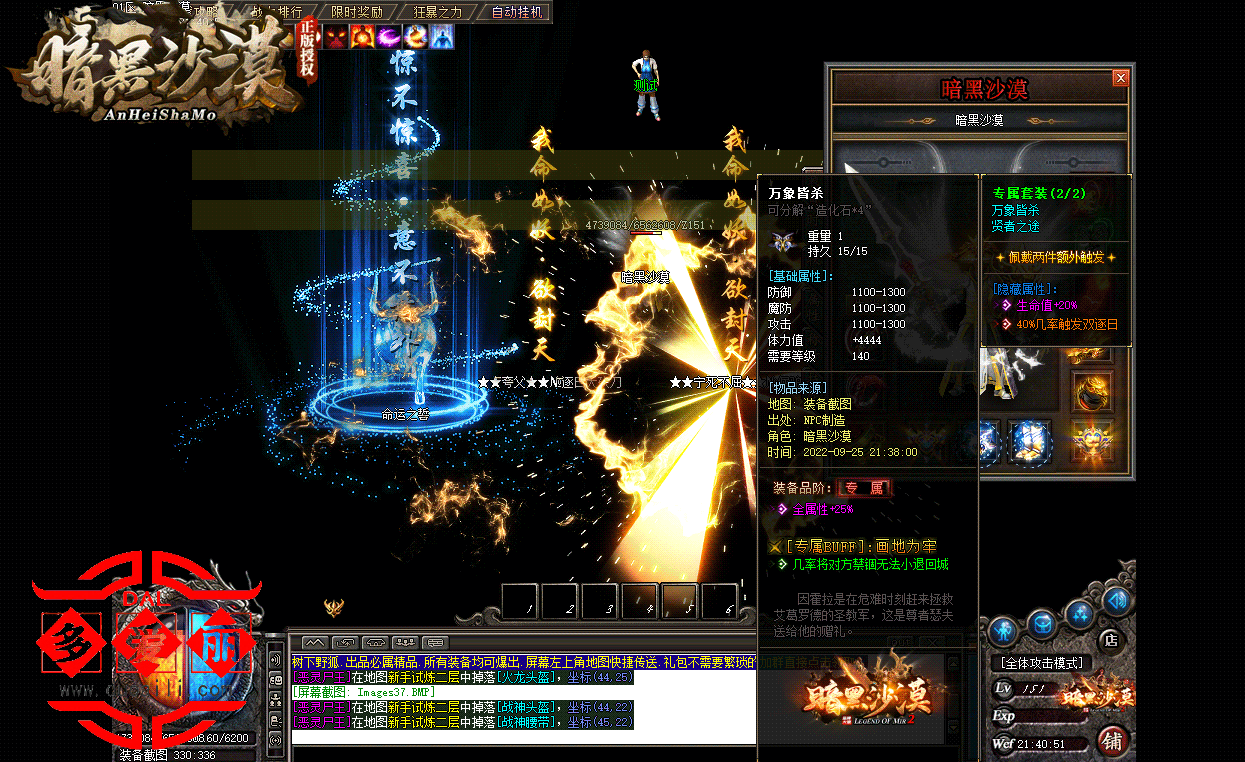Close the 暗黑沙漠 character panel

[x=1120, y=78]
